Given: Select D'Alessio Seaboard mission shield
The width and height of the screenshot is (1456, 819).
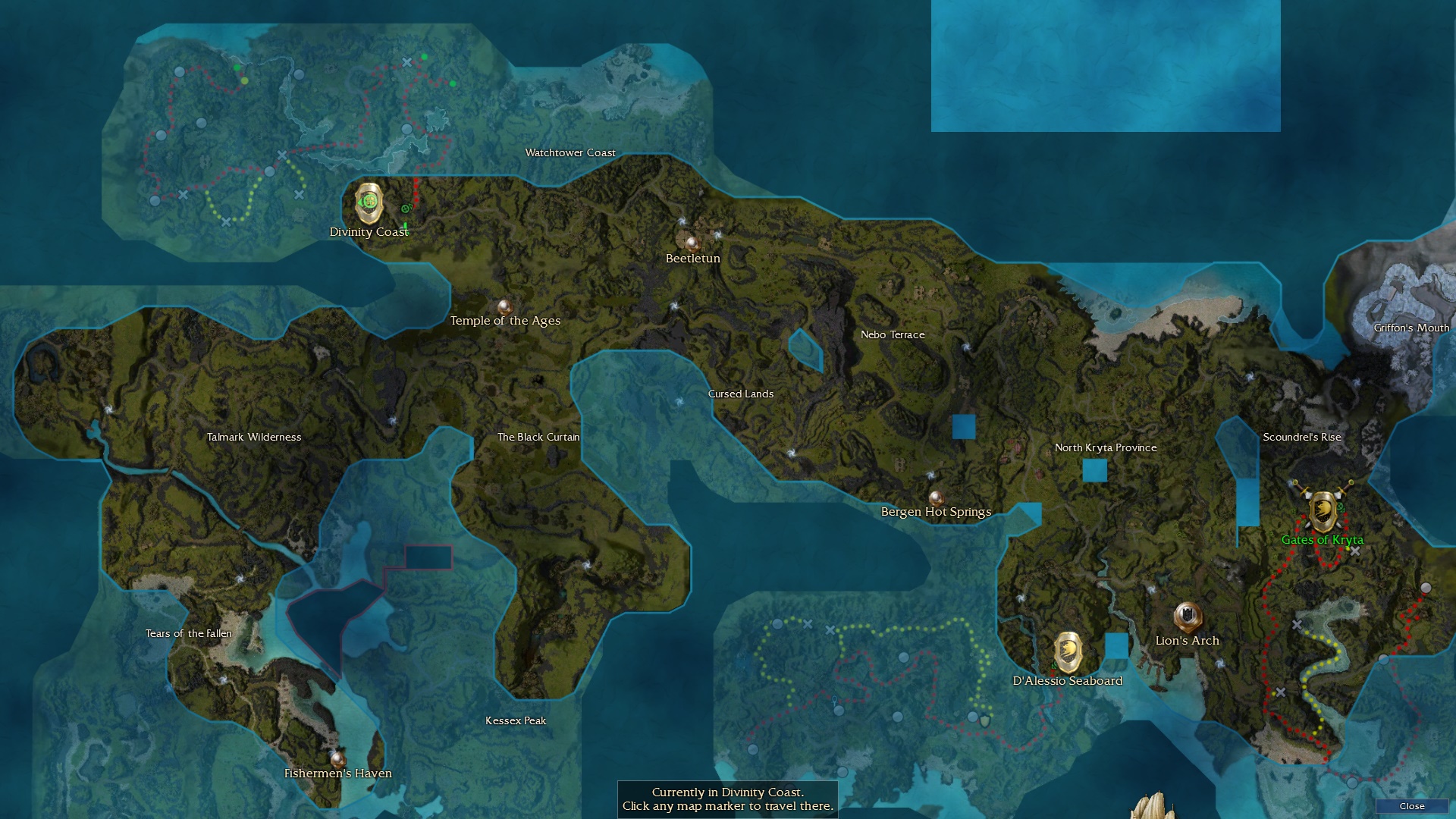Looking at the screenshot, I should pyautogui.click(x=1068, y=651).
